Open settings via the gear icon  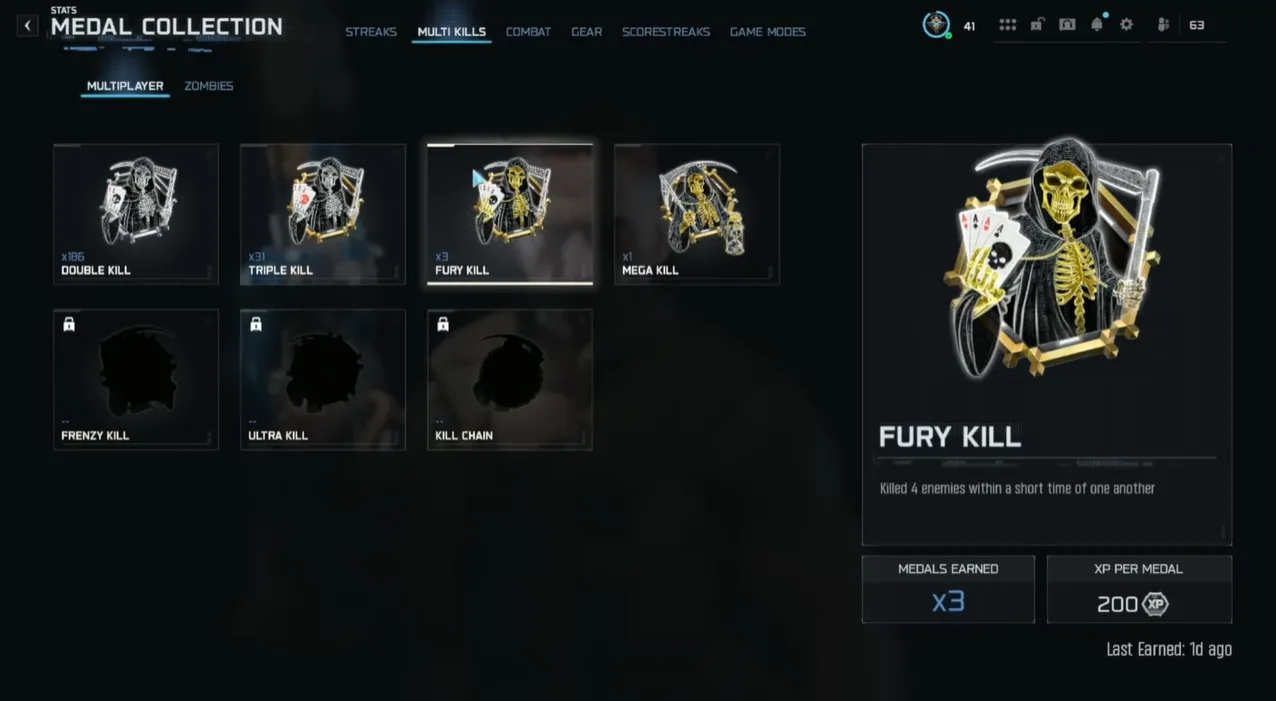pos(1127,25)
